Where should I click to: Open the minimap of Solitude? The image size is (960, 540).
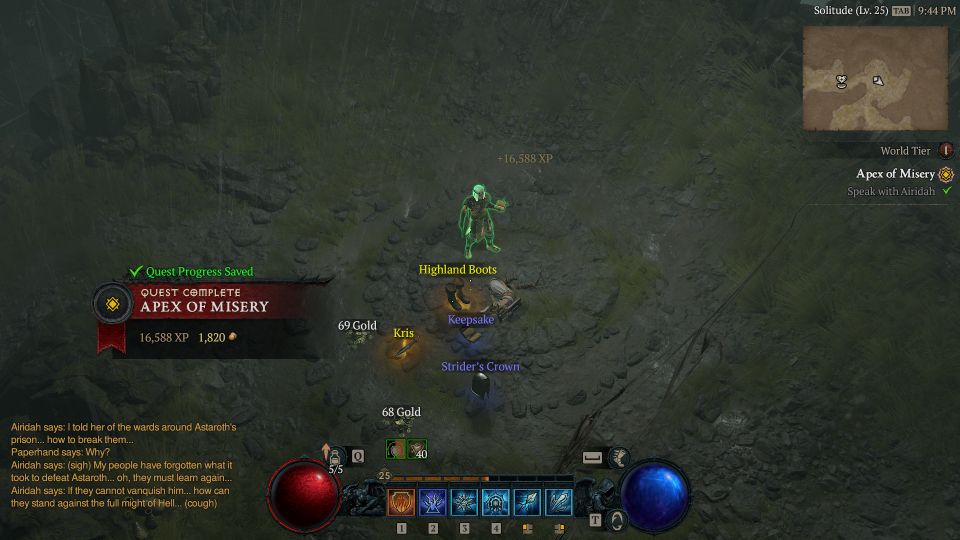(x=875, y=78)
